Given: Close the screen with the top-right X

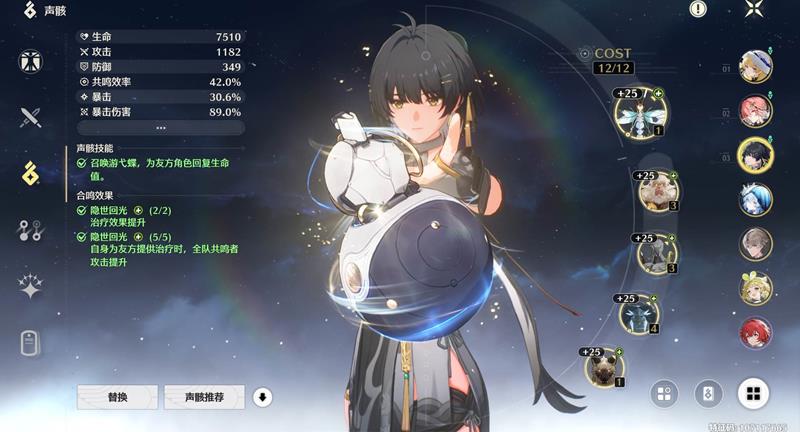Looking at the screenshot, I should pyautogui.click(x=754, y=10).
